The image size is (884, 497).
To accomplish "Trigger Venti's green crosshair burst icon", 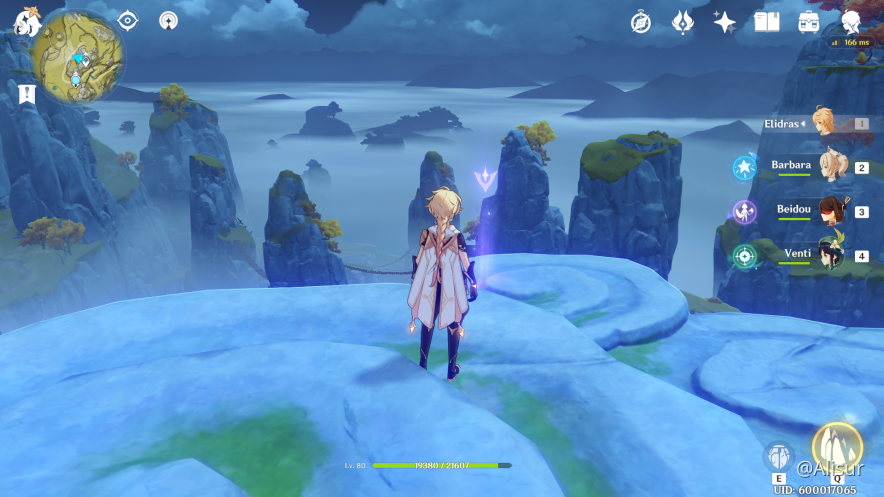I will tap(745, 255).
